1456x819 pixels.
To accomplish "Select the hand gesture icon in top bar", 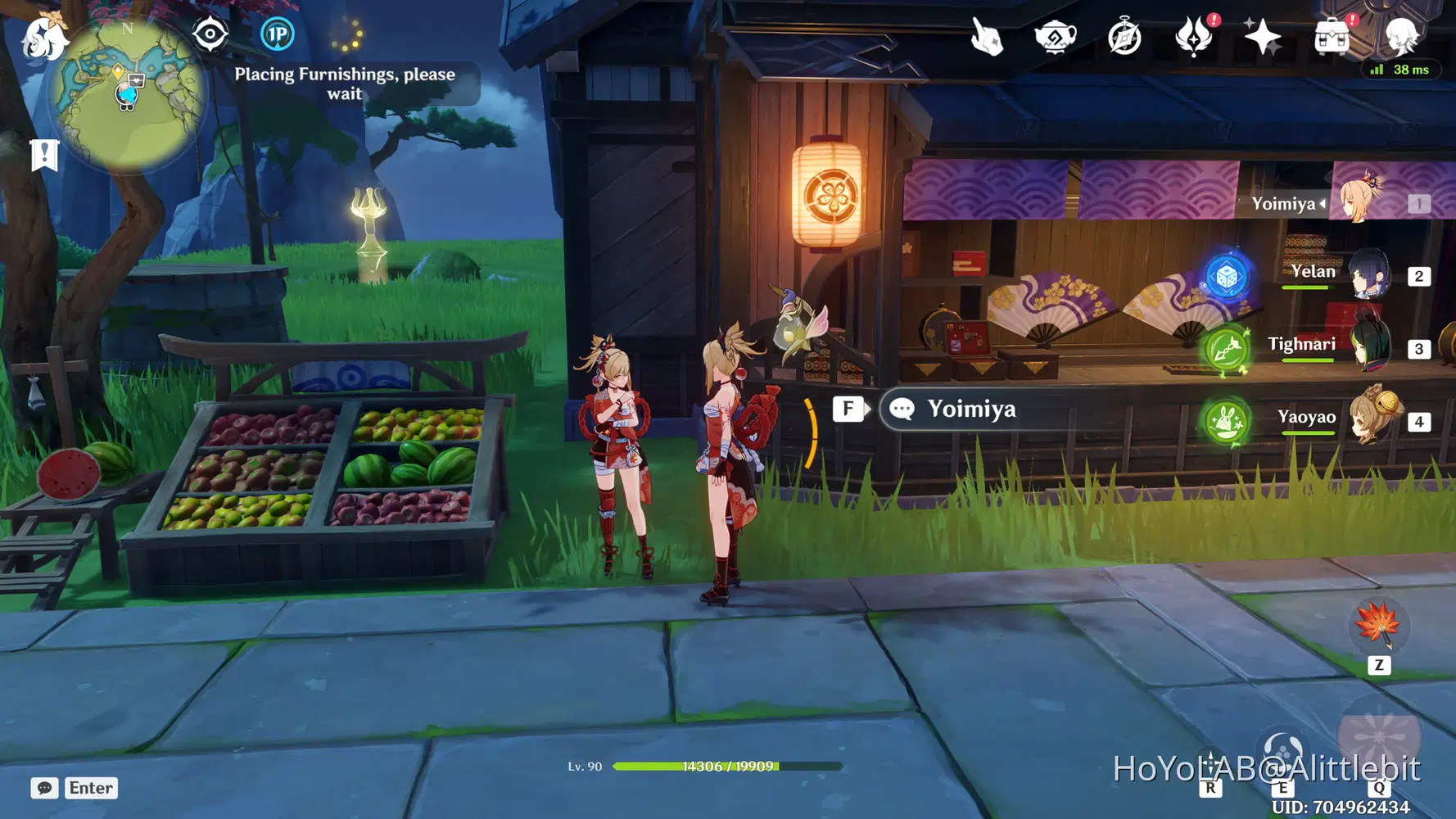I will [987, 35].
